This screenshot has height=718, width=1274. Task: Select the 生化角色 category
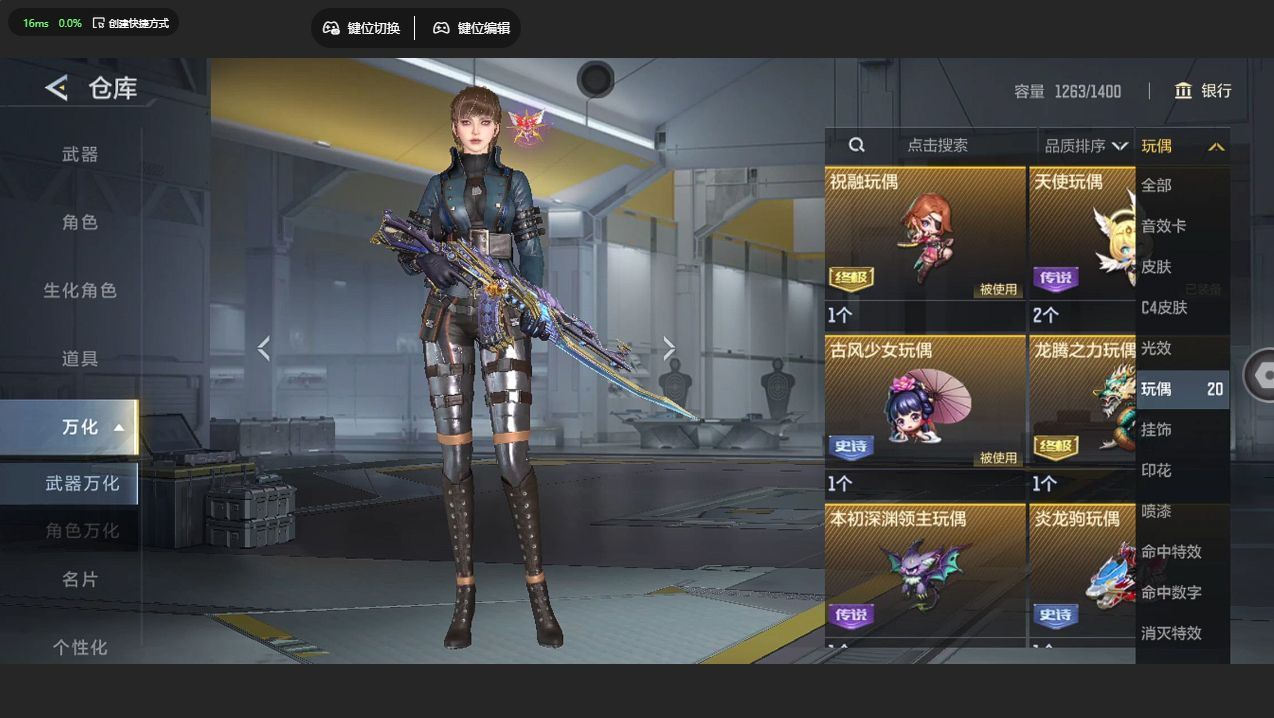click(80, 290)
